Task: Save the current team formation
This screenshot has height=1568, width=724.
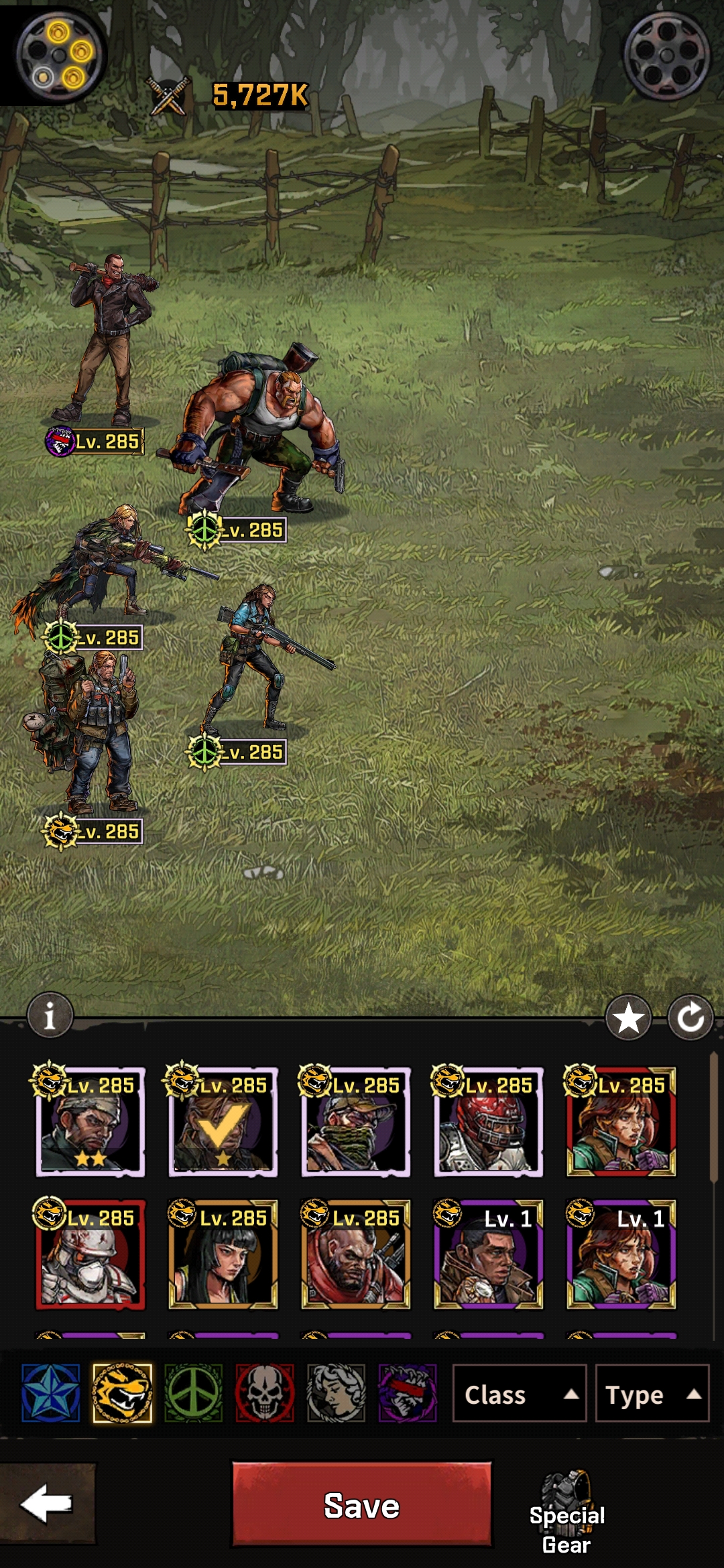Action: coord(361,1504)
